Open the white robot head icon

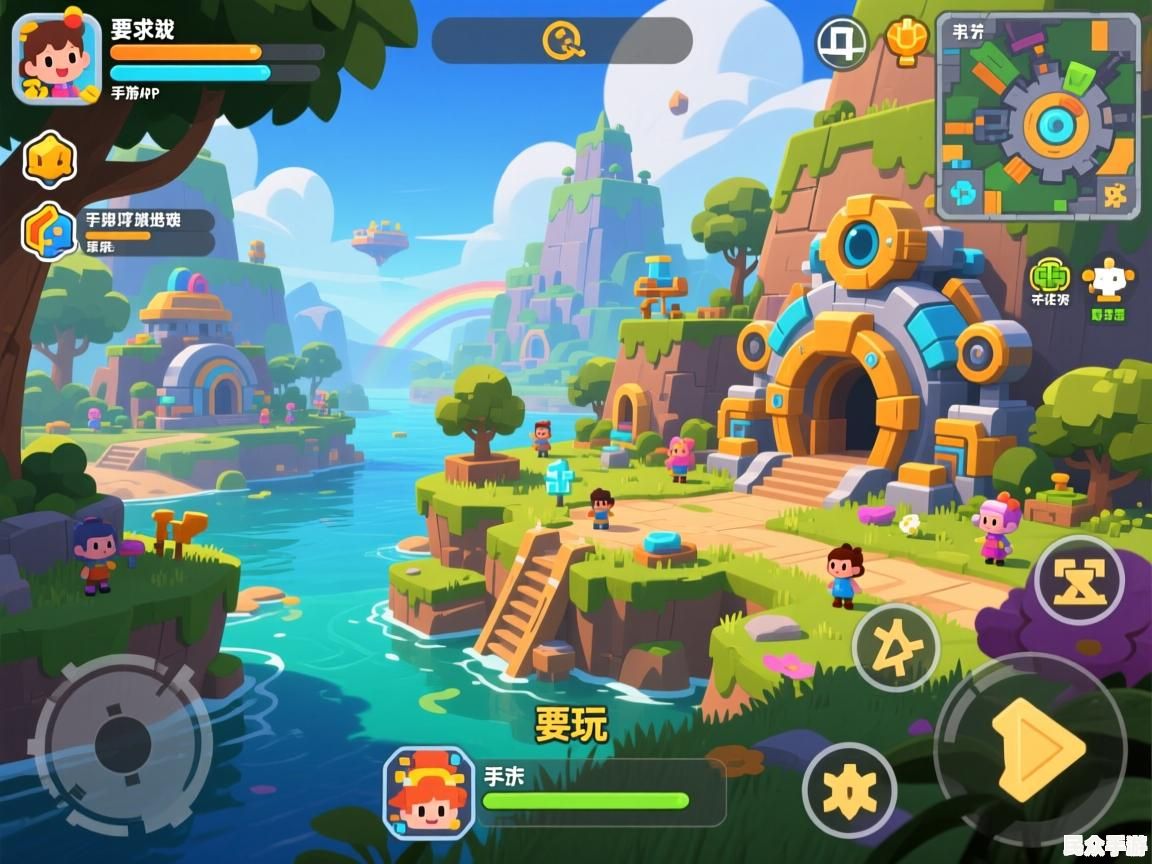click(x=1107, y=285)
